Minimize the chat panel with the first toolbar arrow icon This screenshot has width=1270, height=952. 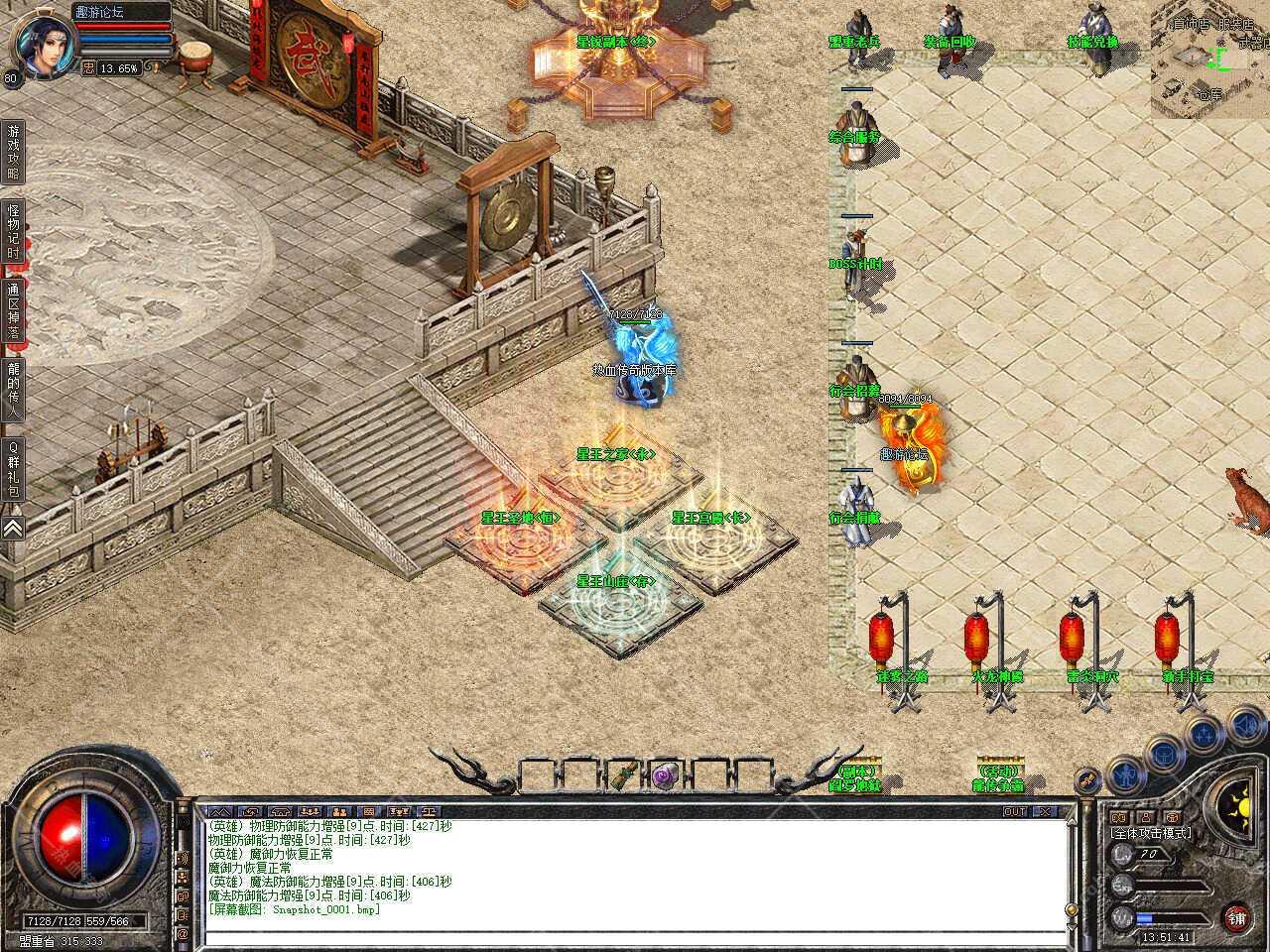(220, 812)
